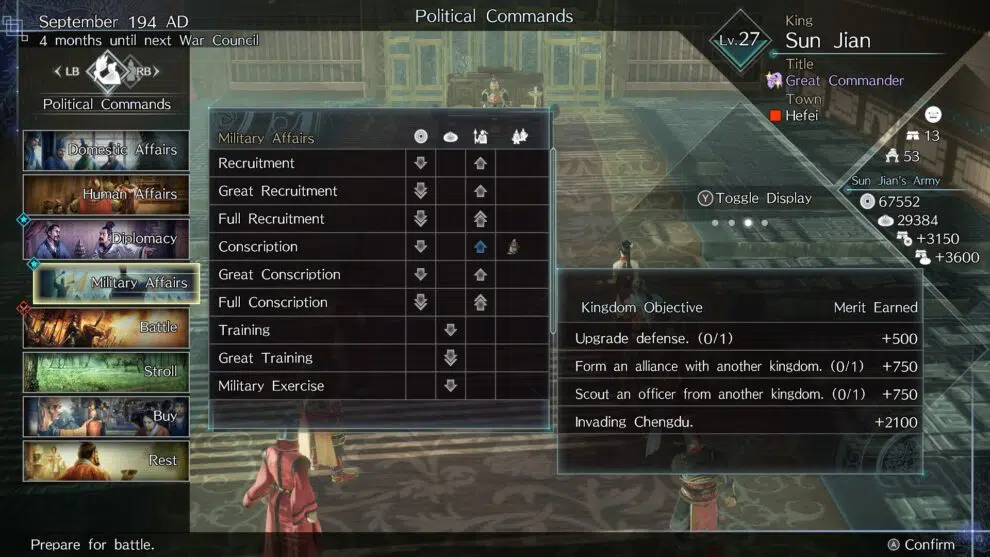Open the Domestic Affairs category
This screenshot has height=557, width=990.
(x=107, y=150)
